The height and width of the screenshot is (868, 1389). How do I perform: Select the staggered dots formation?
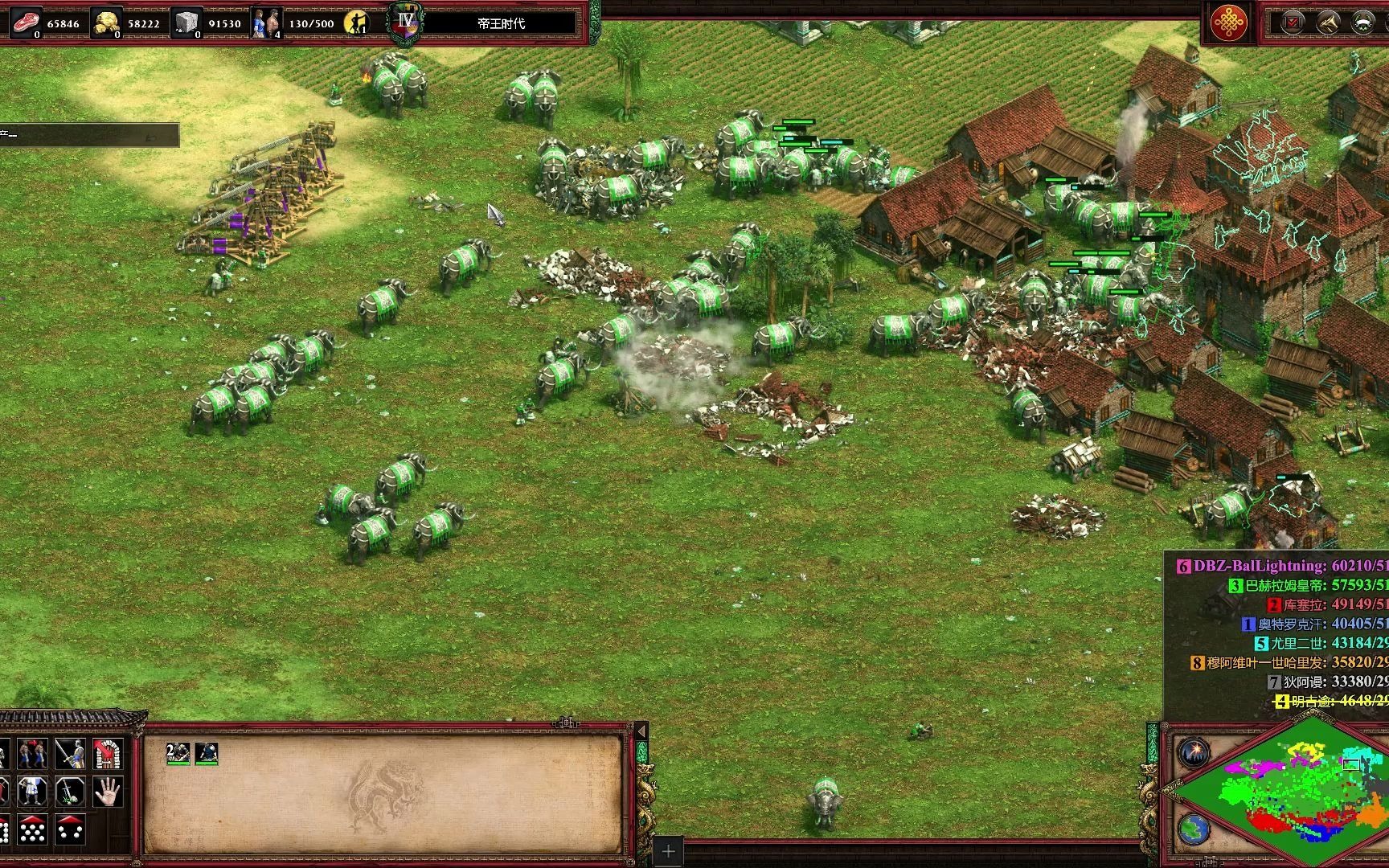pos(33,829)
